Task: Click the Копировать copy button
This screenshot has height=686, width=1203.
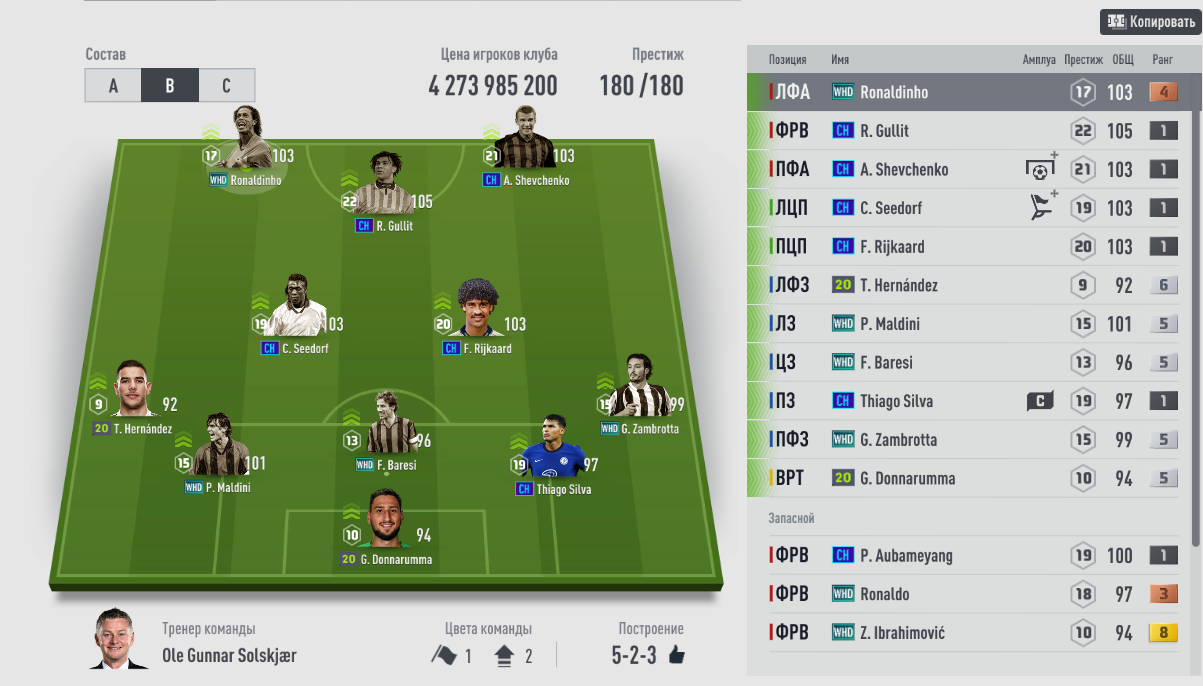Action: point(1150,21)
